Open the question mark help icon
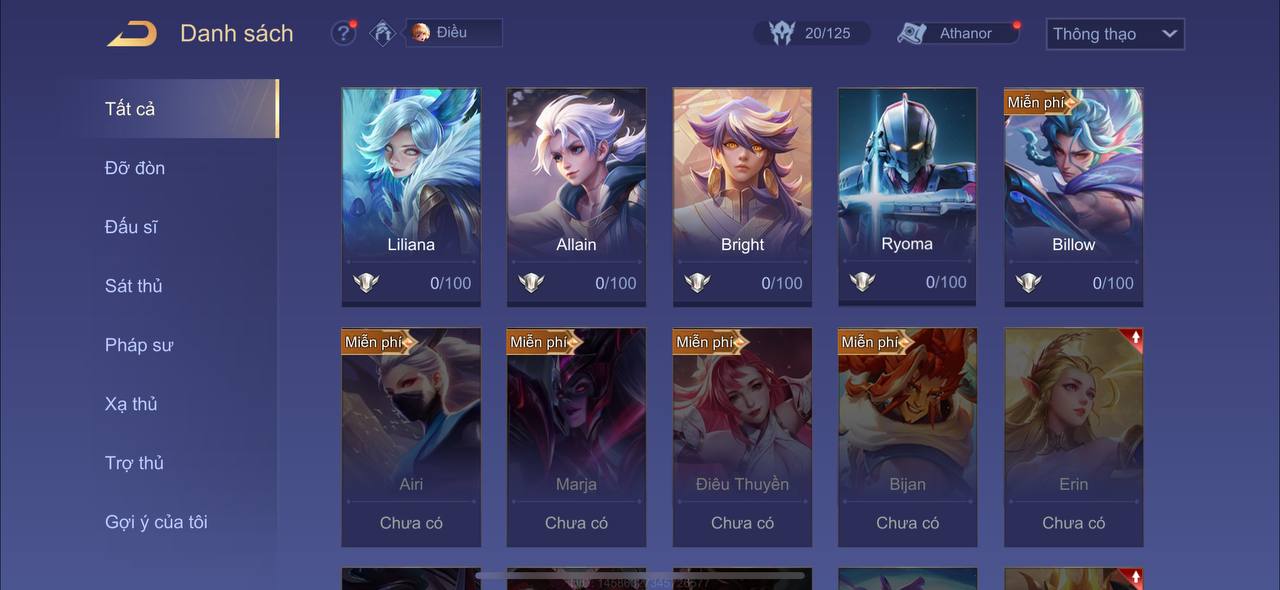This screenshot has width=1280, height=590. [x=343, y=33]
